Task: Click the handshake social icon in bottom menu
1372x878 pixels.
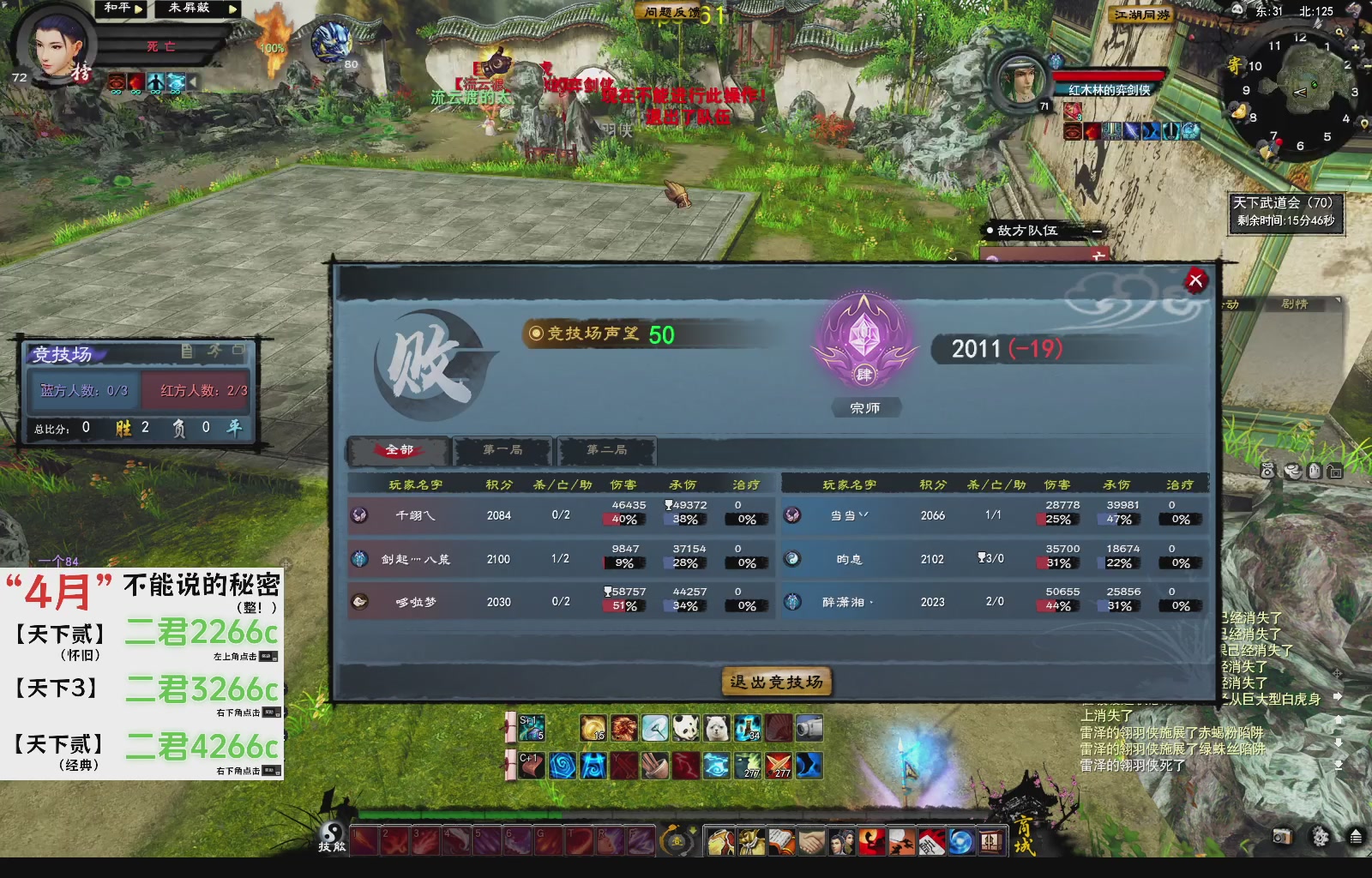Action: 811,842
